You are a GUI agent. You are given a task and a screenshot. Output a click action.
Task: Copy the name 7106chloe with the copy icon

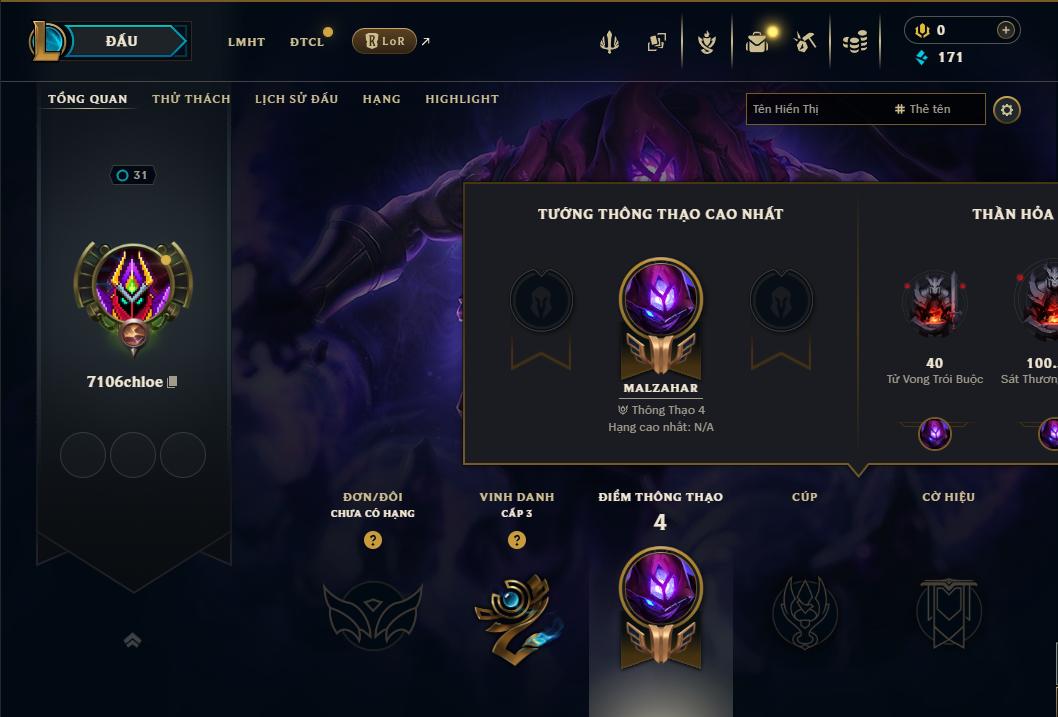coord(172,382)
